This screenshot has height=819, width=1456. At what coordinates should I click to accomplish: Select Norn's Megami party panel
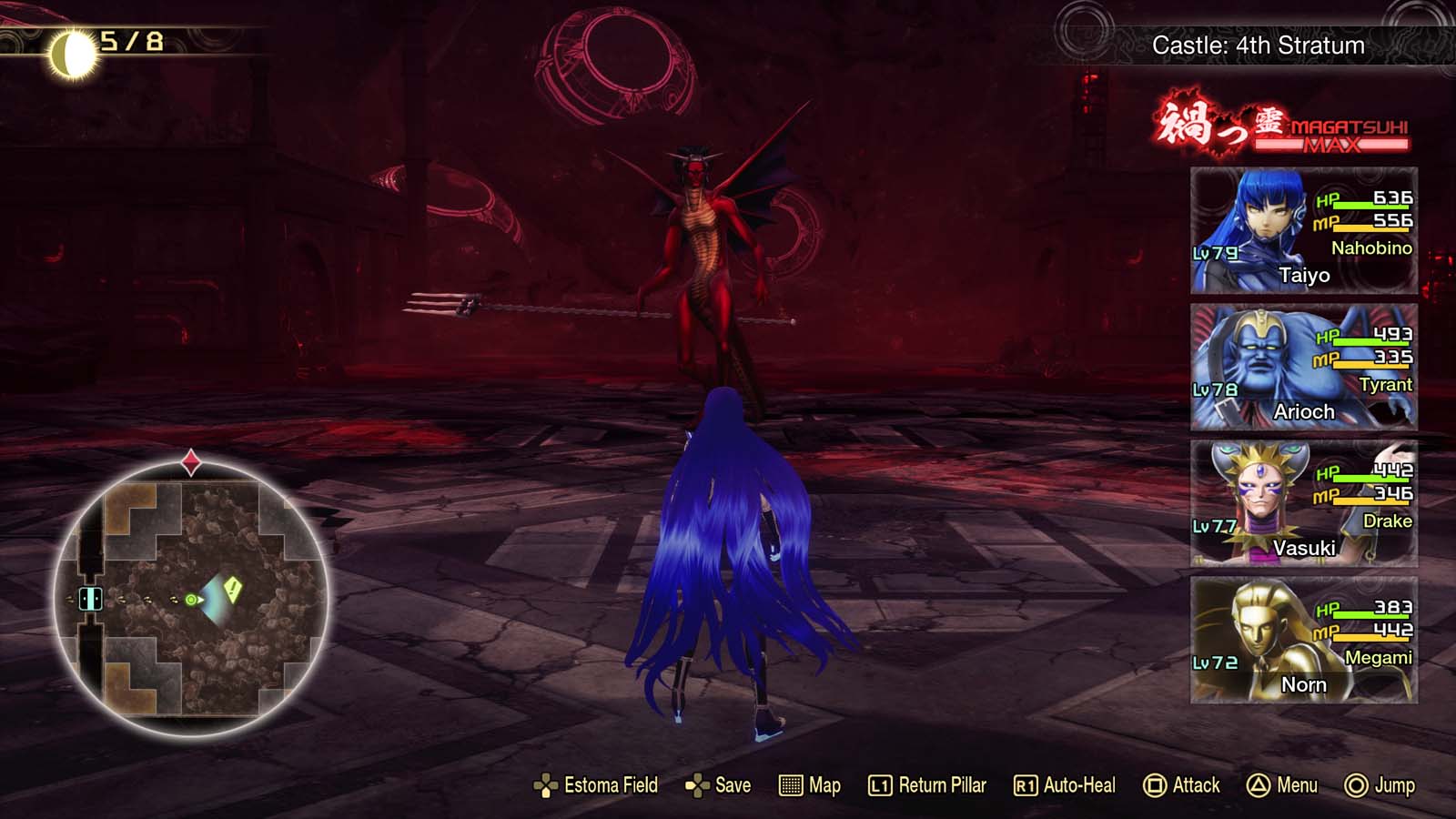pyautogui.click(x=1301, y=640)
